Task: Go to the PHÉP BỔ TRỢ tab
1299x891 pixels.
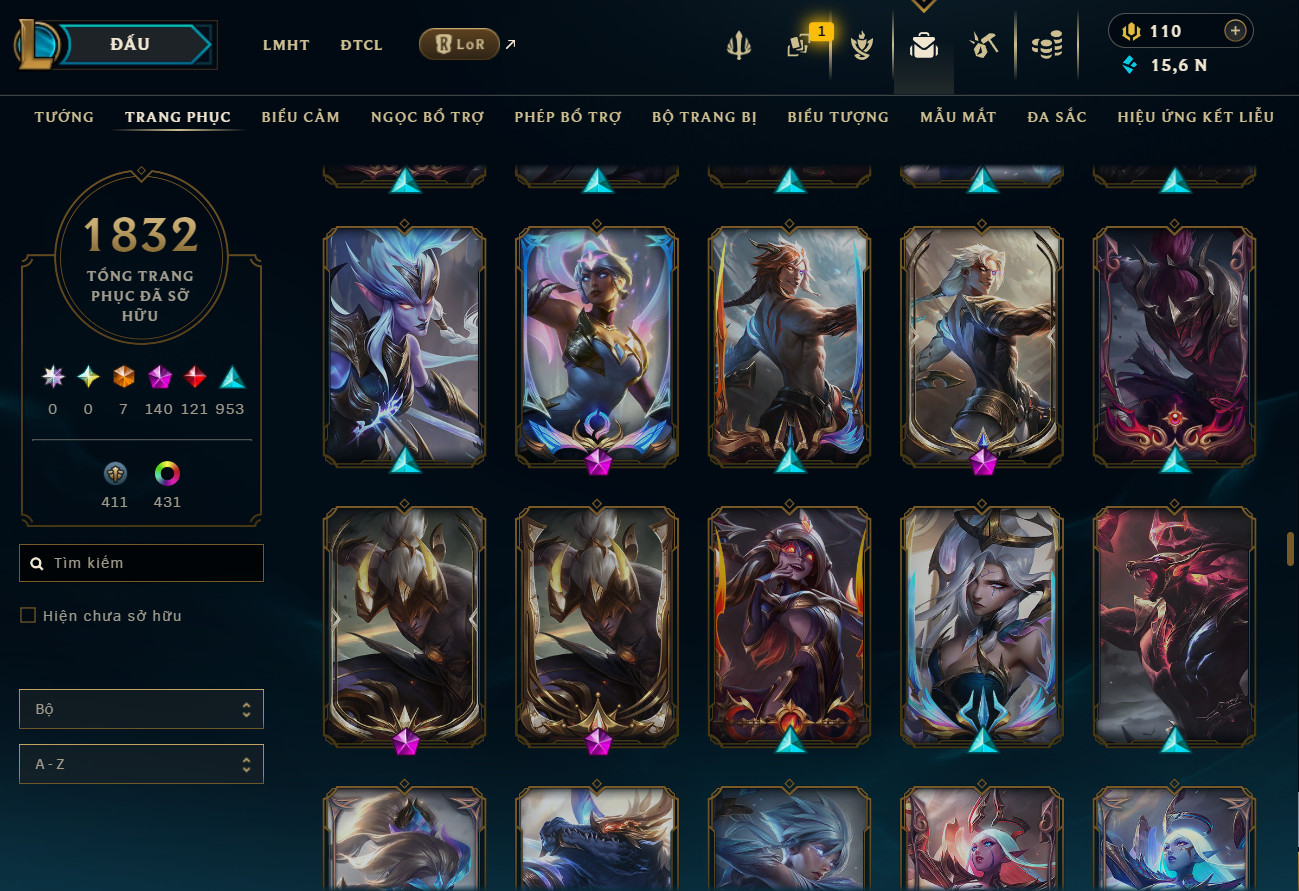Action: [x=568, y=117]
